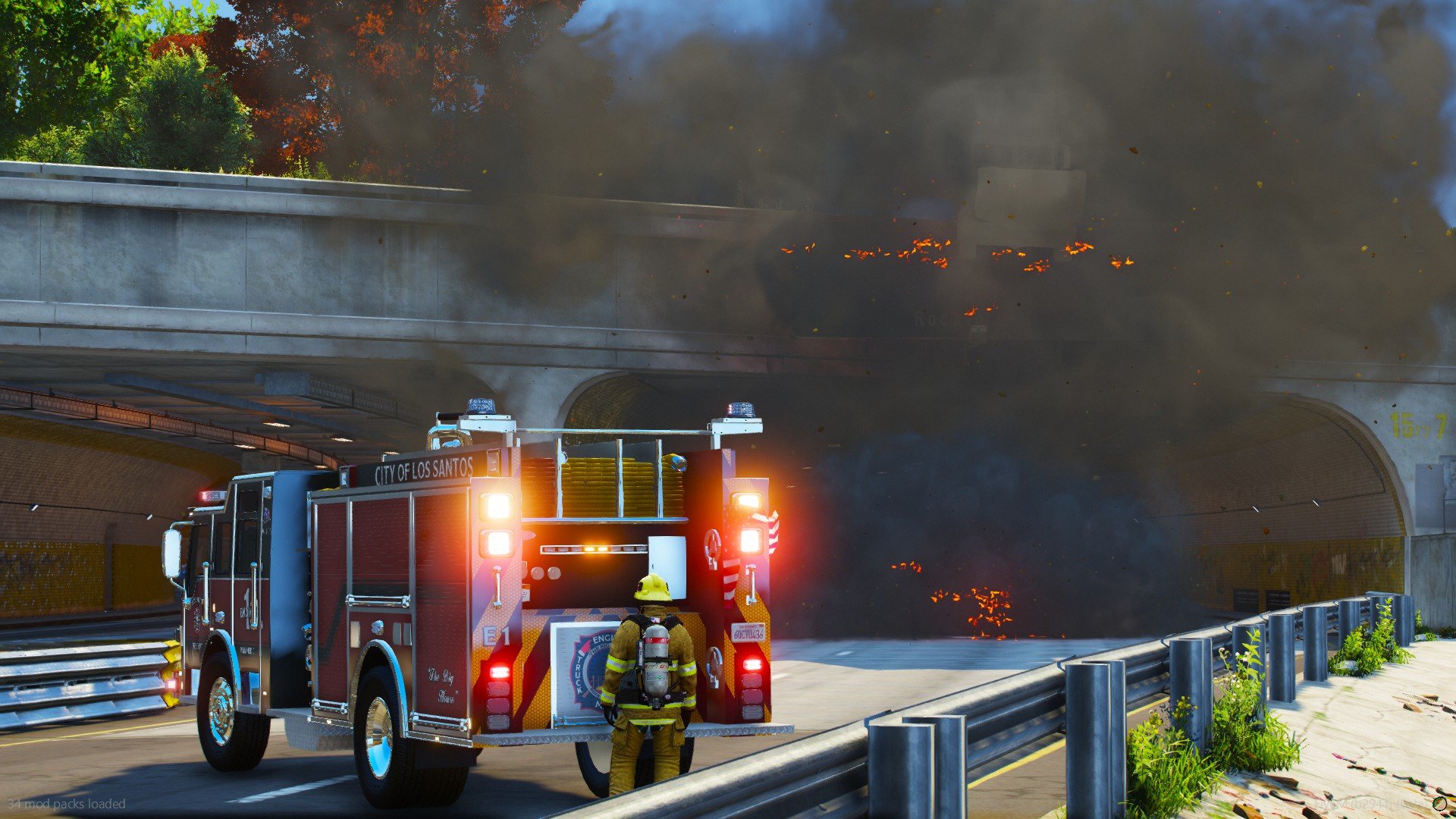Click the small circular icon beside FiveM watermark
This screenshot has height=819, width=1456.
point(1439,803)
